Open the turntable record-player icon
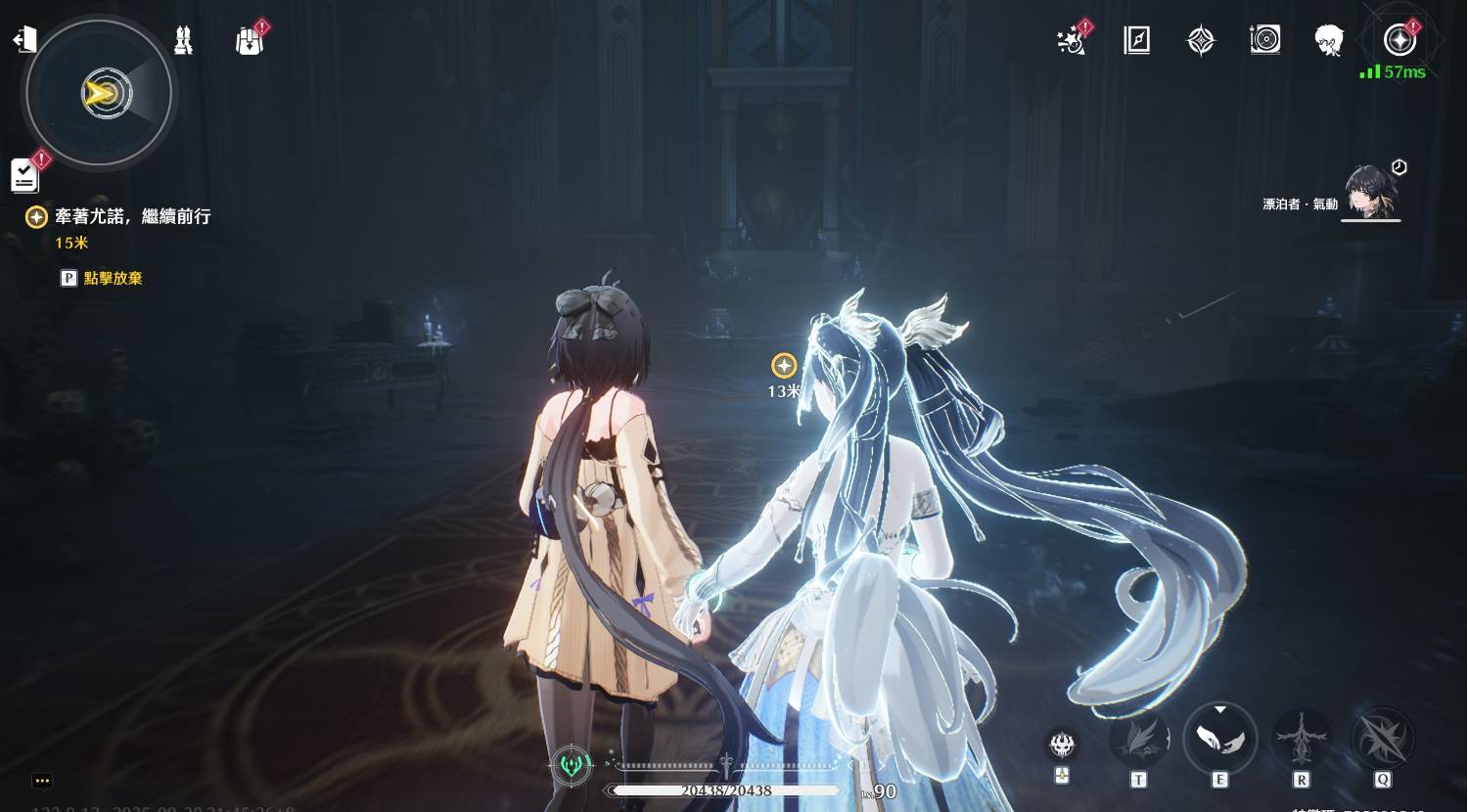This screenshot has height=812, width=1468. click(1264, 40)
